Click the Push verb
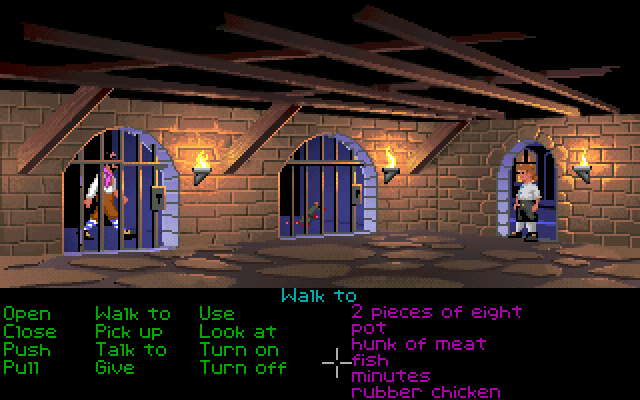Image resolution: width=640 pixels, height=400 pixels. click(27, 349)
